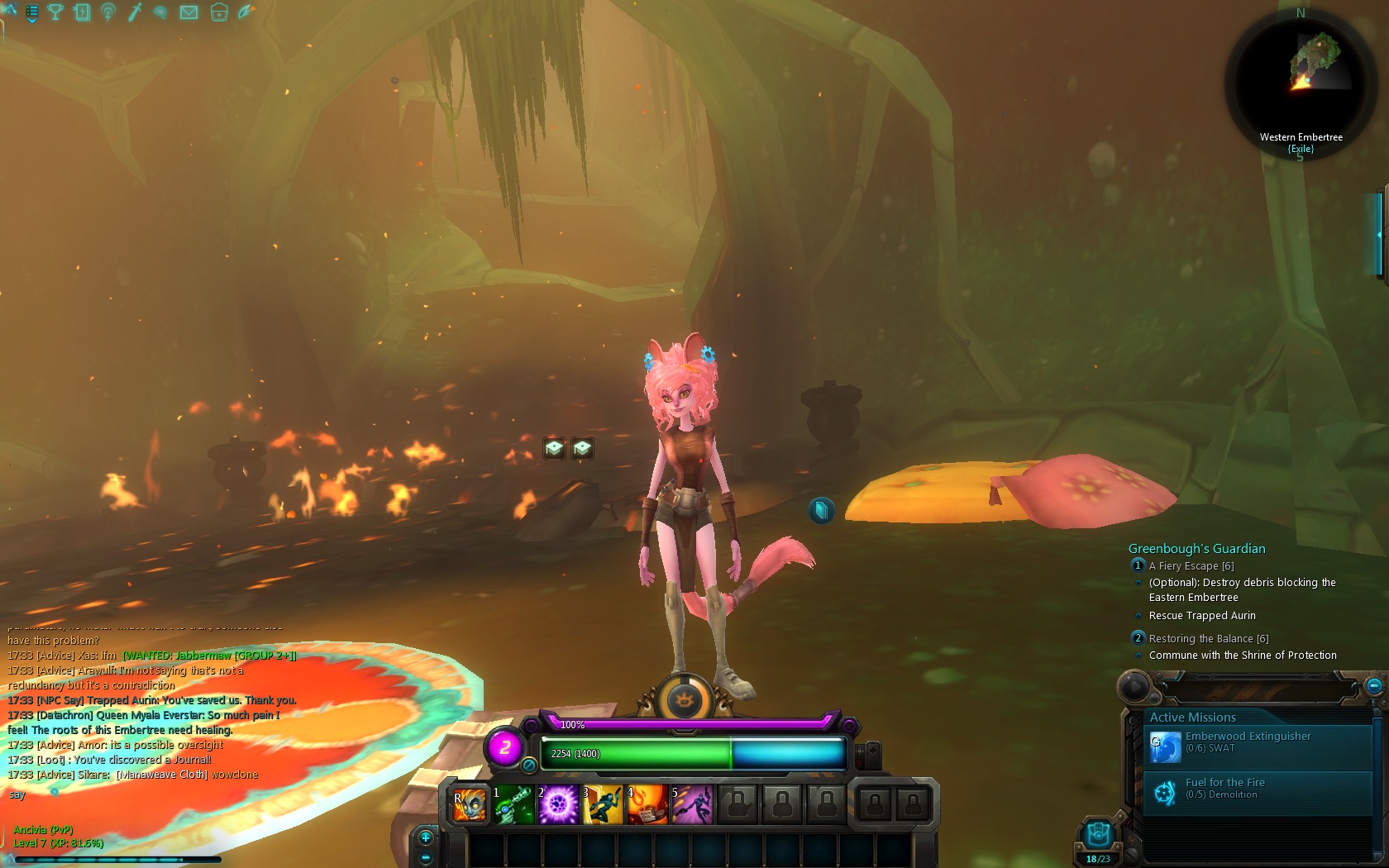Select the Emberwood Extinguisher mission icon
The image size is (1389, 868).
[1166, 746]
